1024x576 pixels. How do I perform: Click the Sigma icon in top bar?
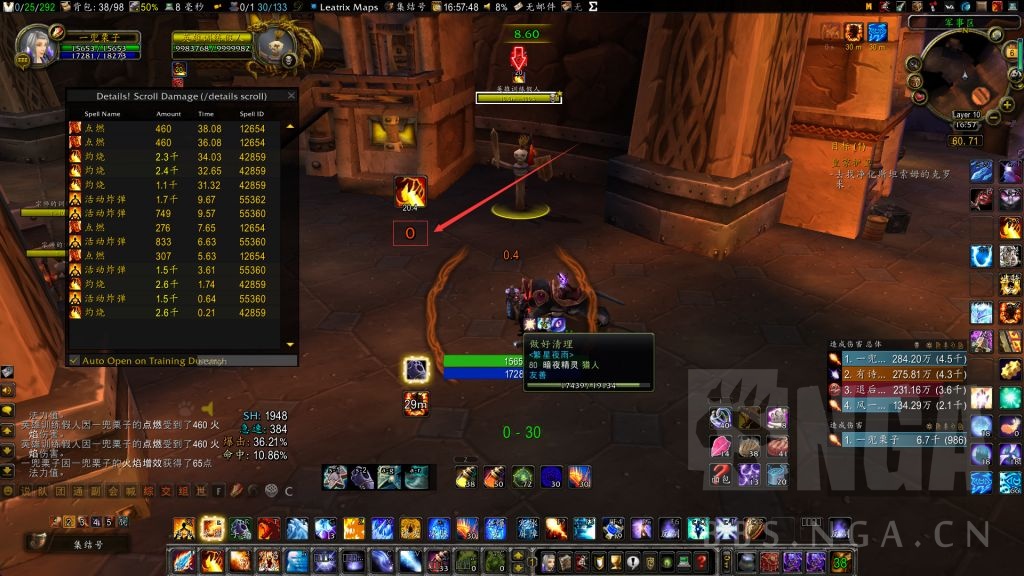[594, 7]
